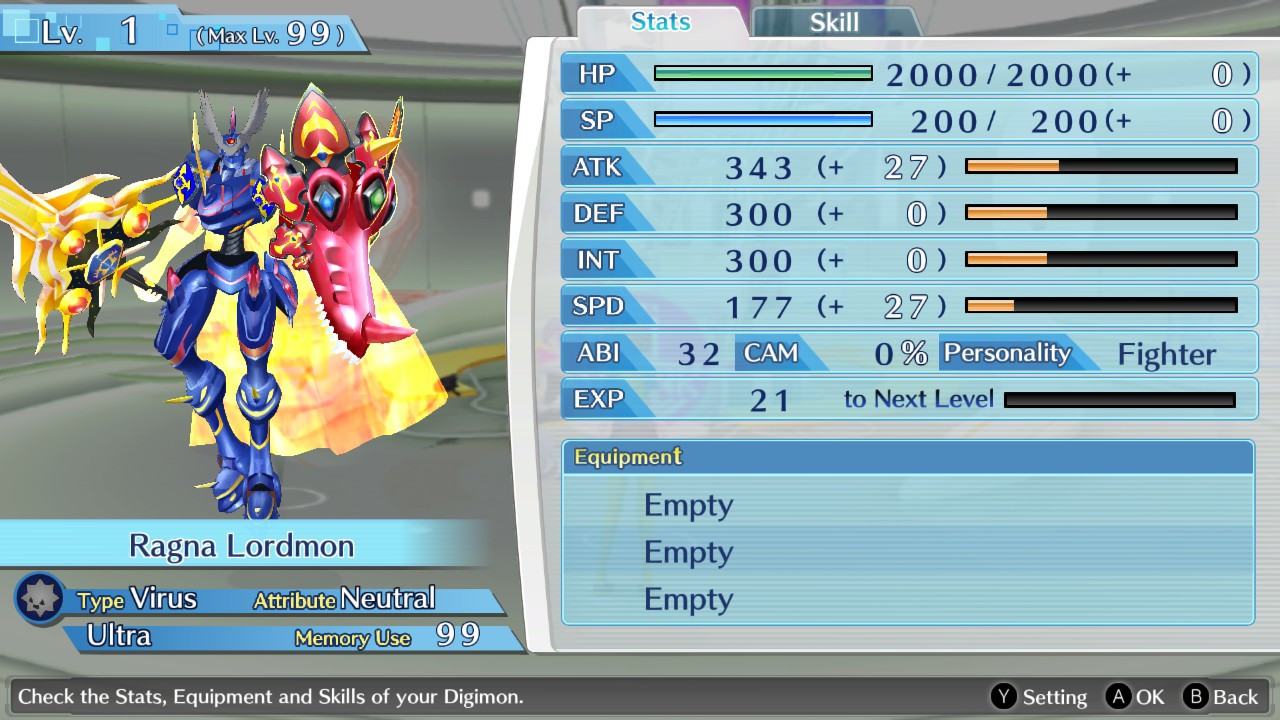Switch to the Stats tab
Viewport: 1280px width, 720px height.
[x=659, y=22]
